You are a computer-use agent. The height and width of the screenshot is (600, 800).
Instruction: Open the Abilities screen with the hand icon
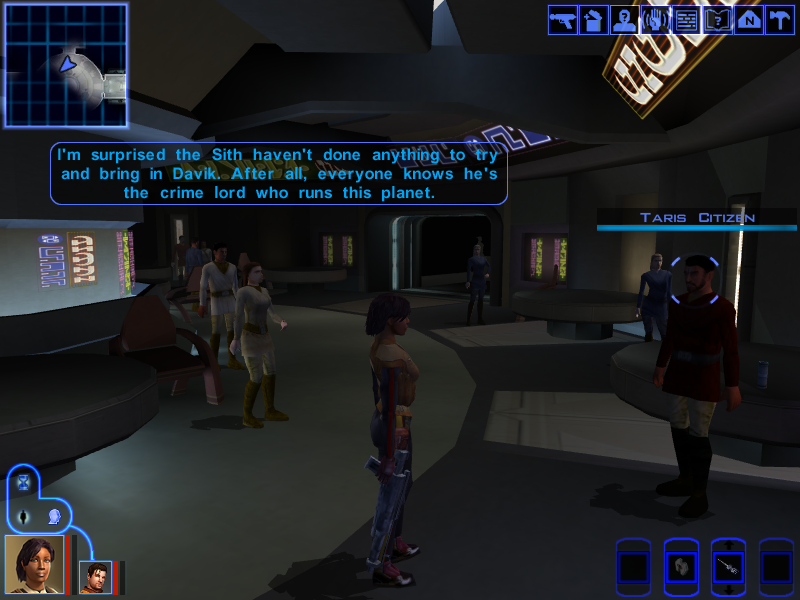(x=655, y=20)
